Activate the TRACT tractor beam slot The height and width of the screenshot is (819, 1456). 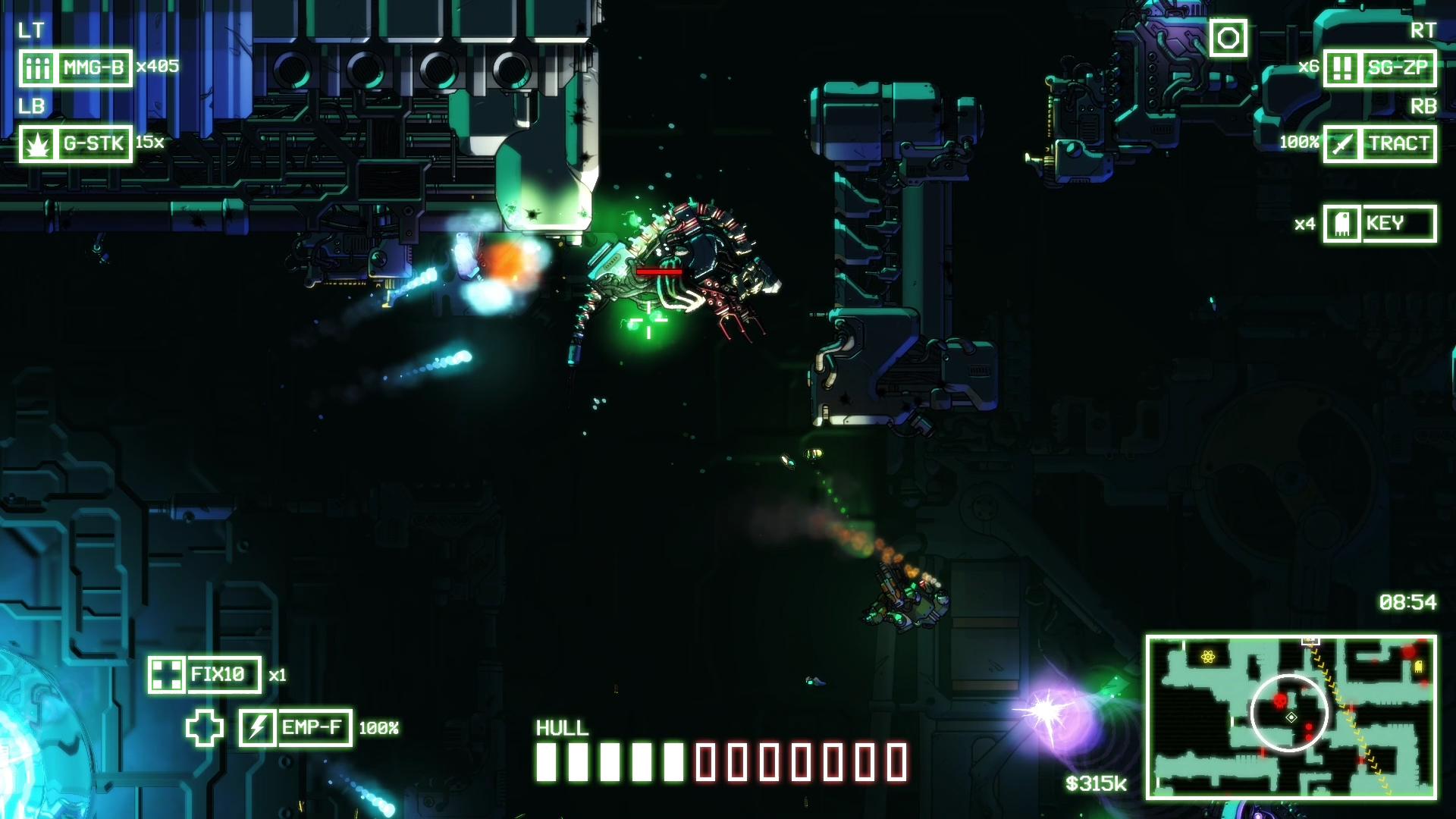(1379, 144)
